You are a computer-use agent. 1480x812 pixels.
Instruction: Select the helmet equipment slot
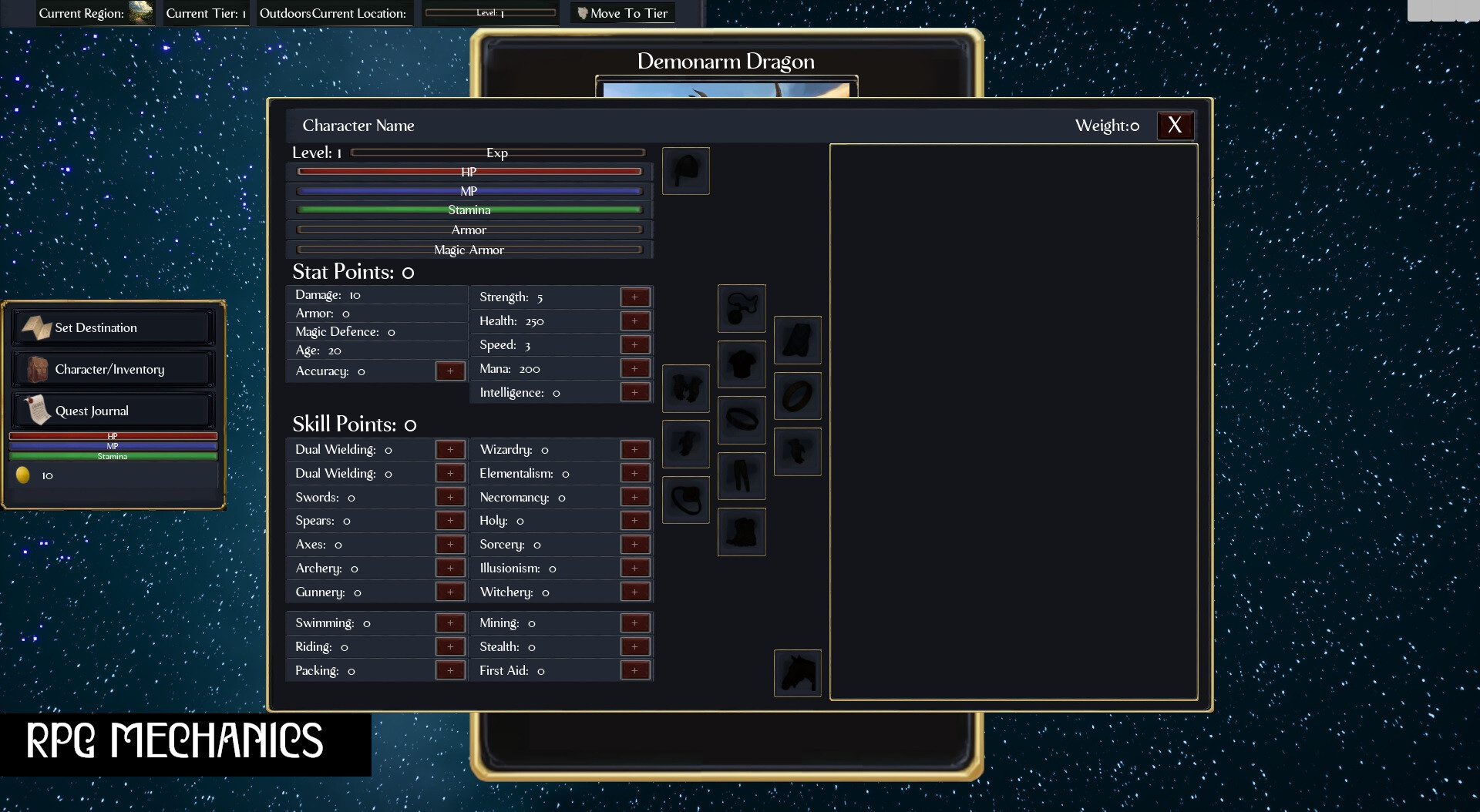[686, 171]
